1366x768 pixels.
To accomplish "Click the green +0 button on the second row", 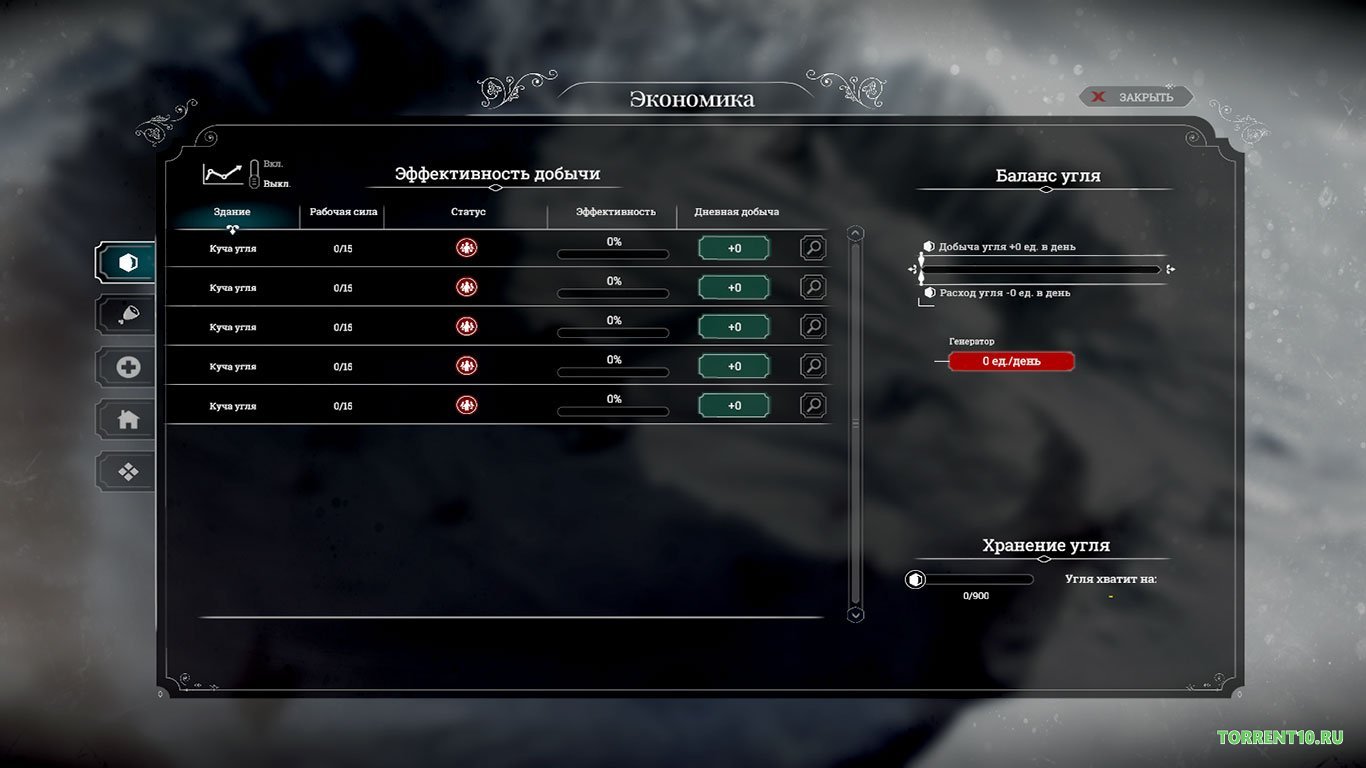I will 734,287.
